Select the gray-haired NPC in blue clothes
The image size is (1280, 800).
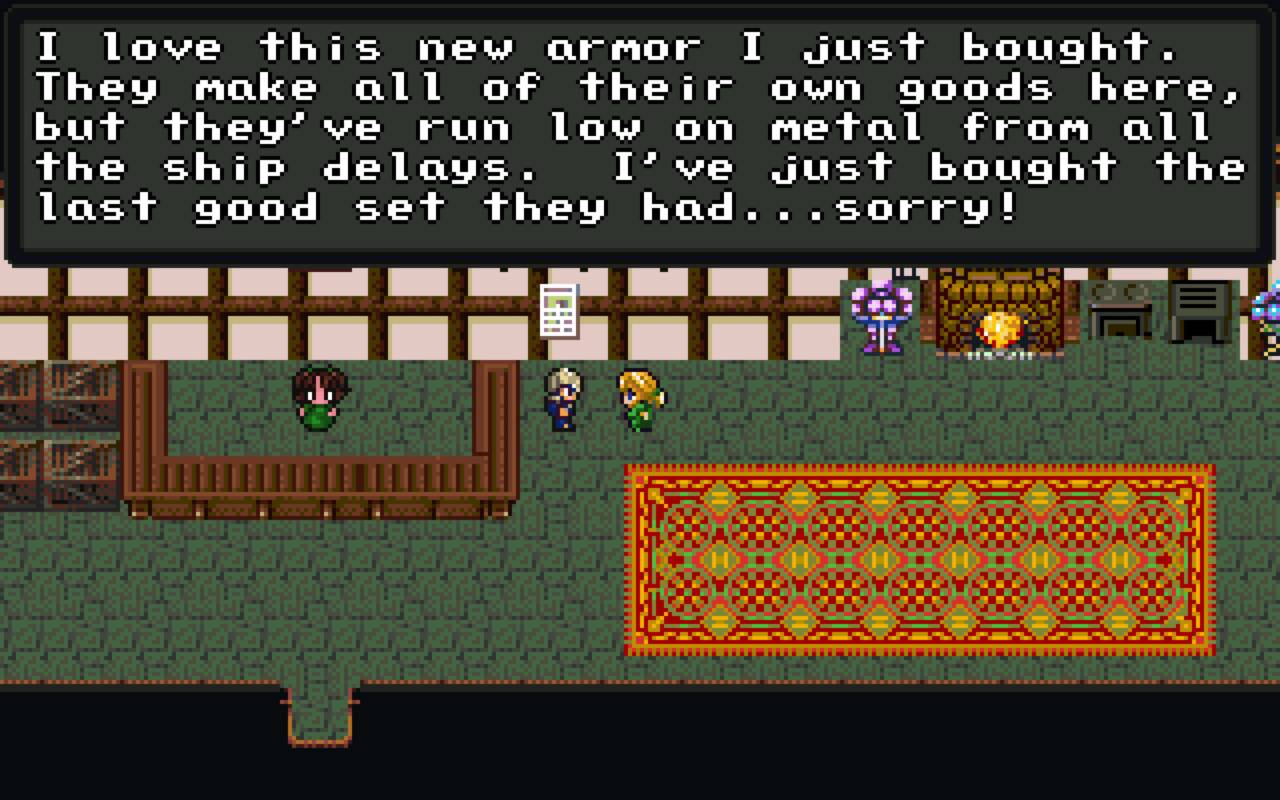pos(561,400)
